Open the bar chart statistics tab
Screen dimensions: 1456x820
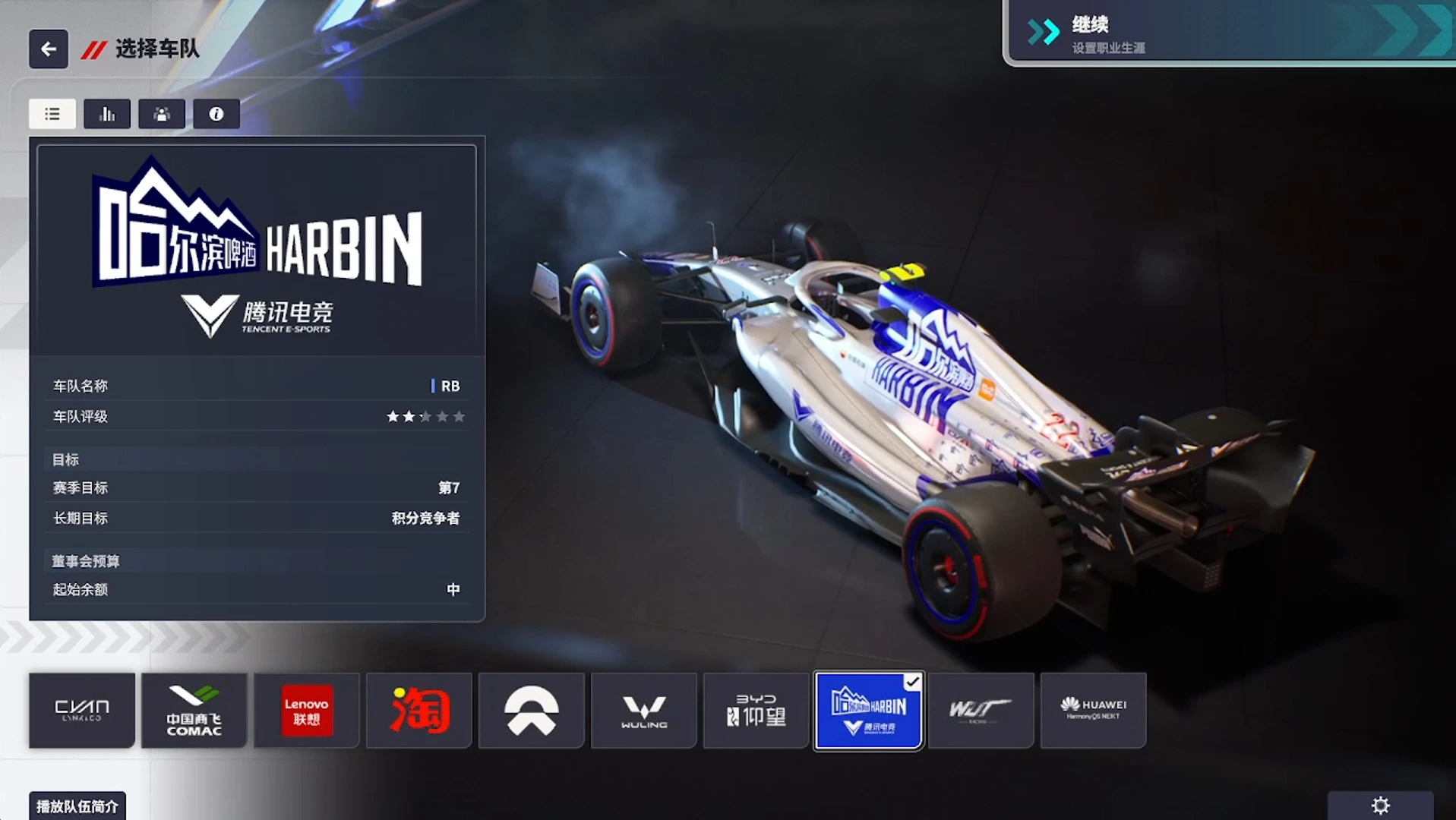[x=107, y=114]
